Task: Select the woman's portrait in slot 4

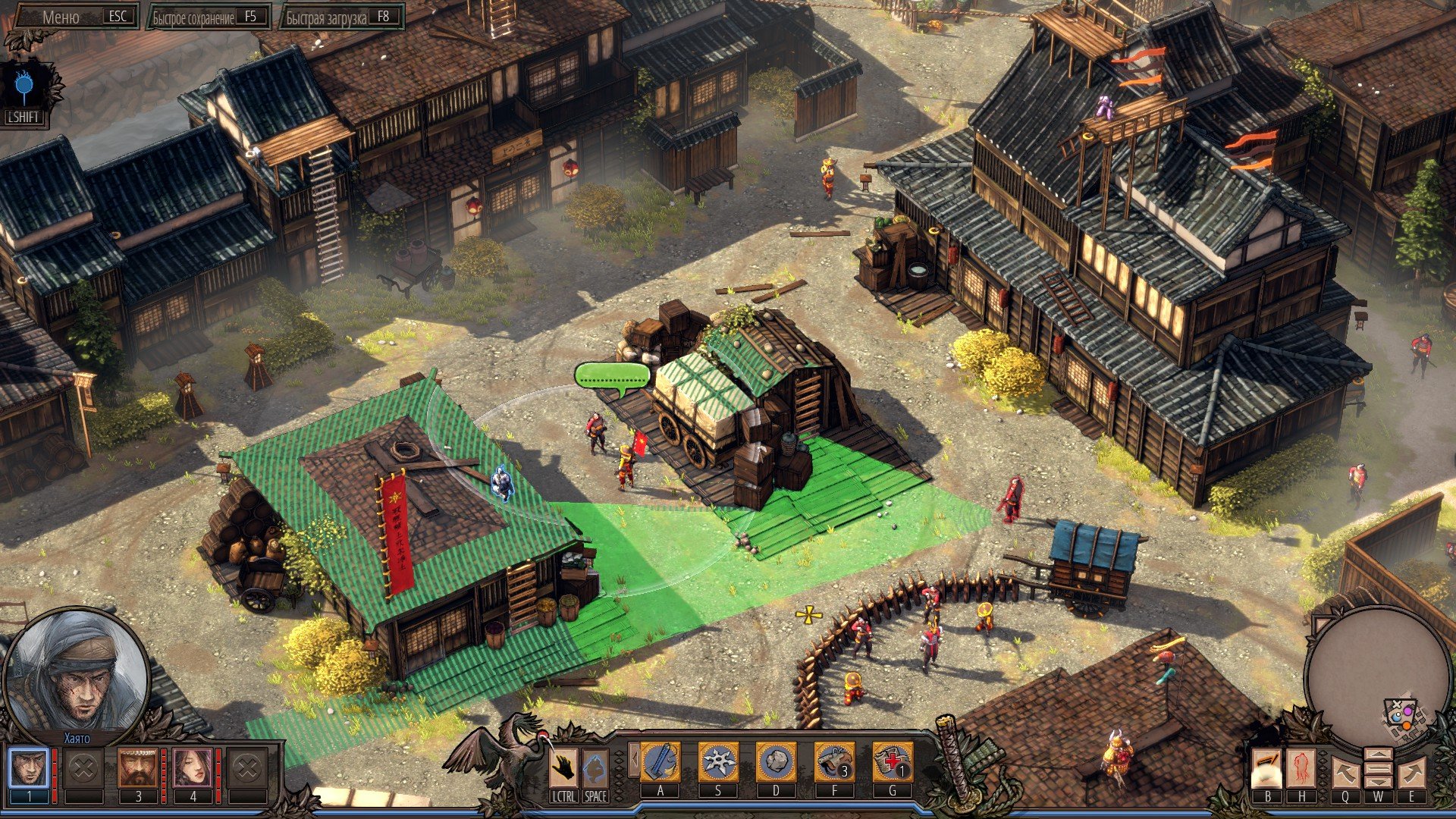Action: tap(193, 768)
